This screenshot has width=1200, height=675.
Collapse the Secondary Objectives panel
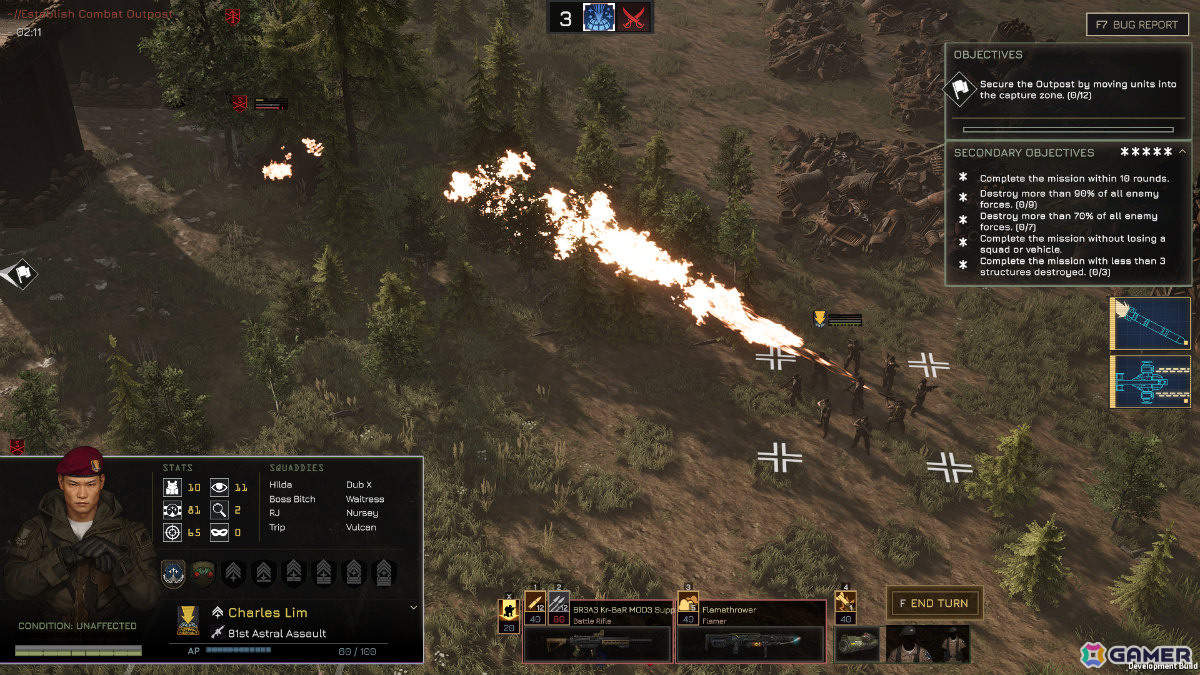[x=1183, y=152]
